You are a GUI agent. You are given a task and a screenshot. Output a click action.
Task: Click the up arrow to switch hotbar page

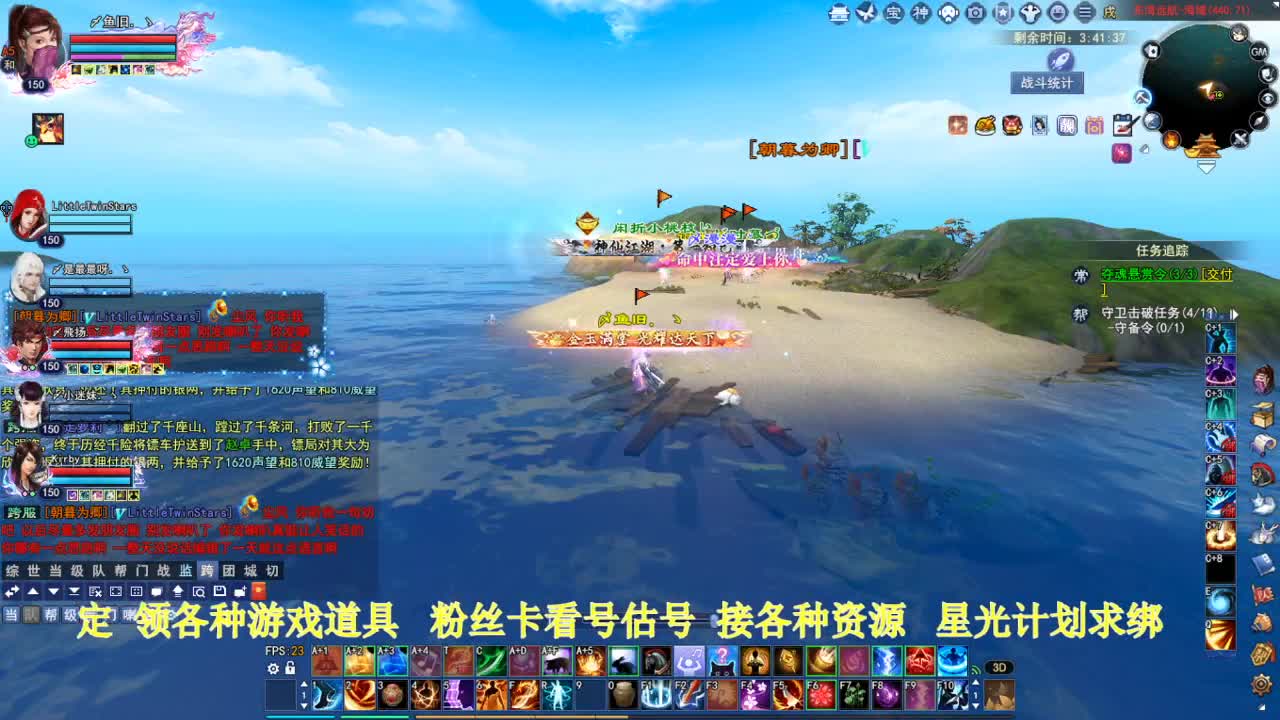click(305, 682)
